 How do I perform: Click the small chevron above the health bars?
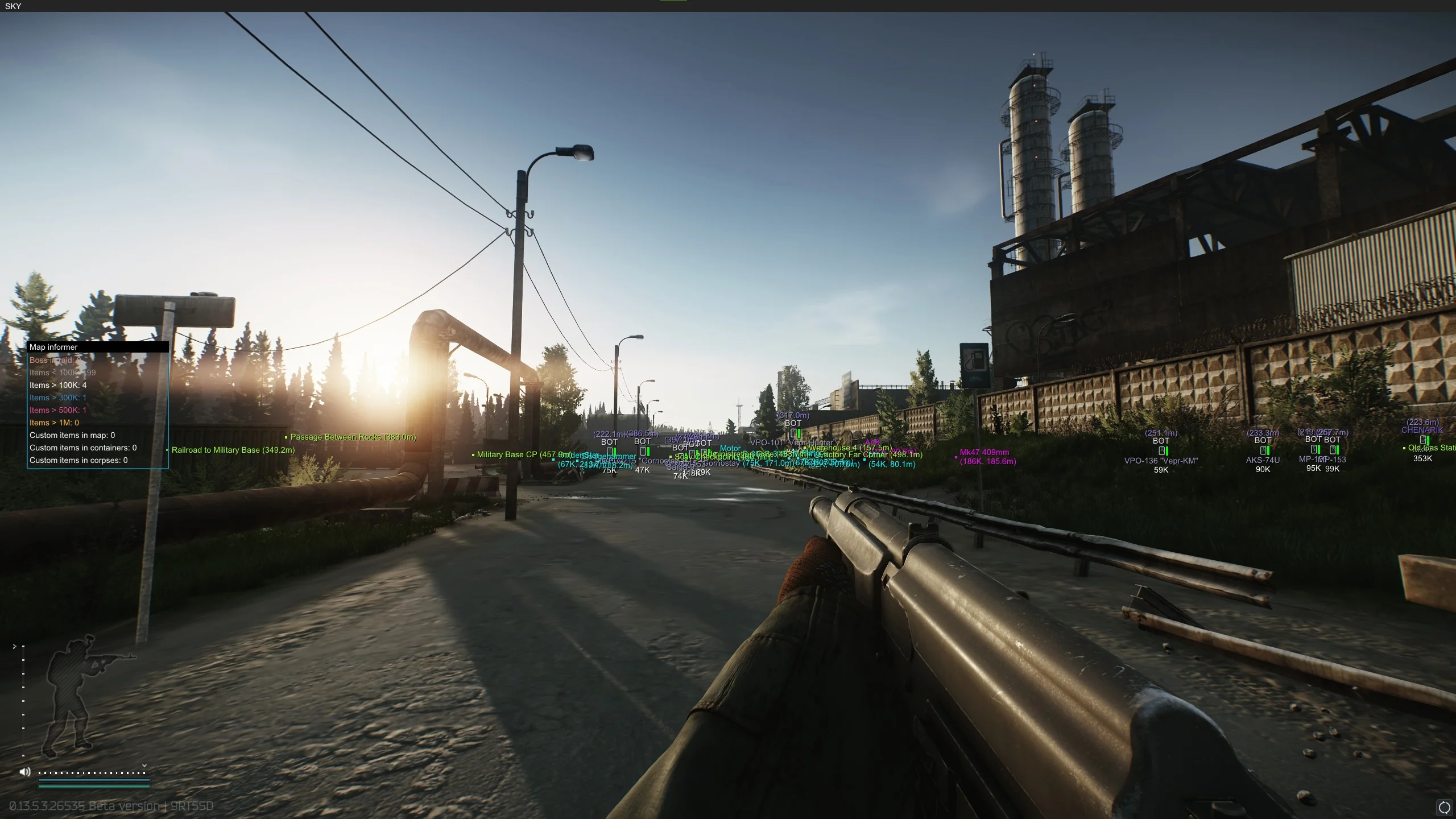click(x=144, y=765)
